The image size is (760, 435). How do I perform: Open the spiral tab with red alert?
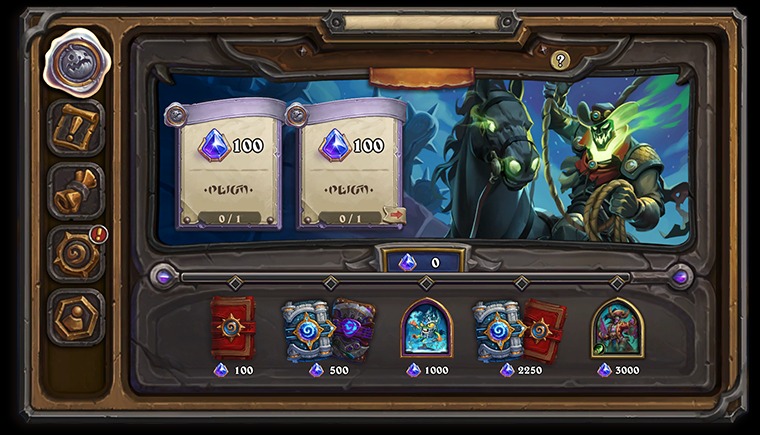76,253
